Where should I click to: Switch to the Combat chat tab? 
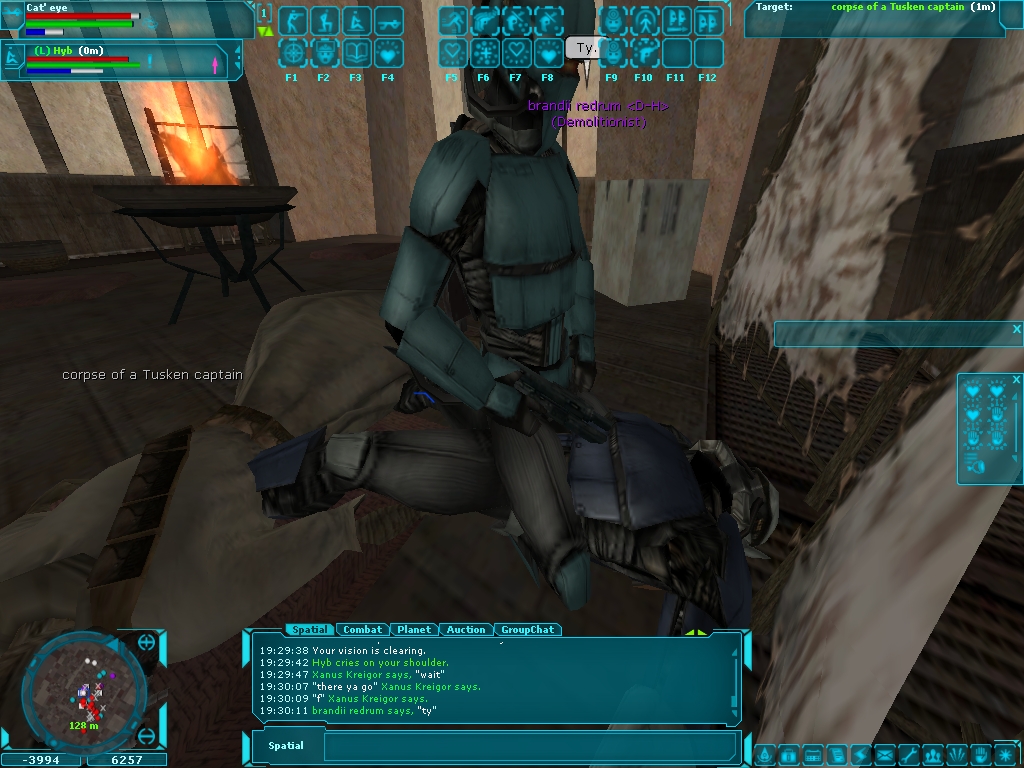[x=362, y=630]
